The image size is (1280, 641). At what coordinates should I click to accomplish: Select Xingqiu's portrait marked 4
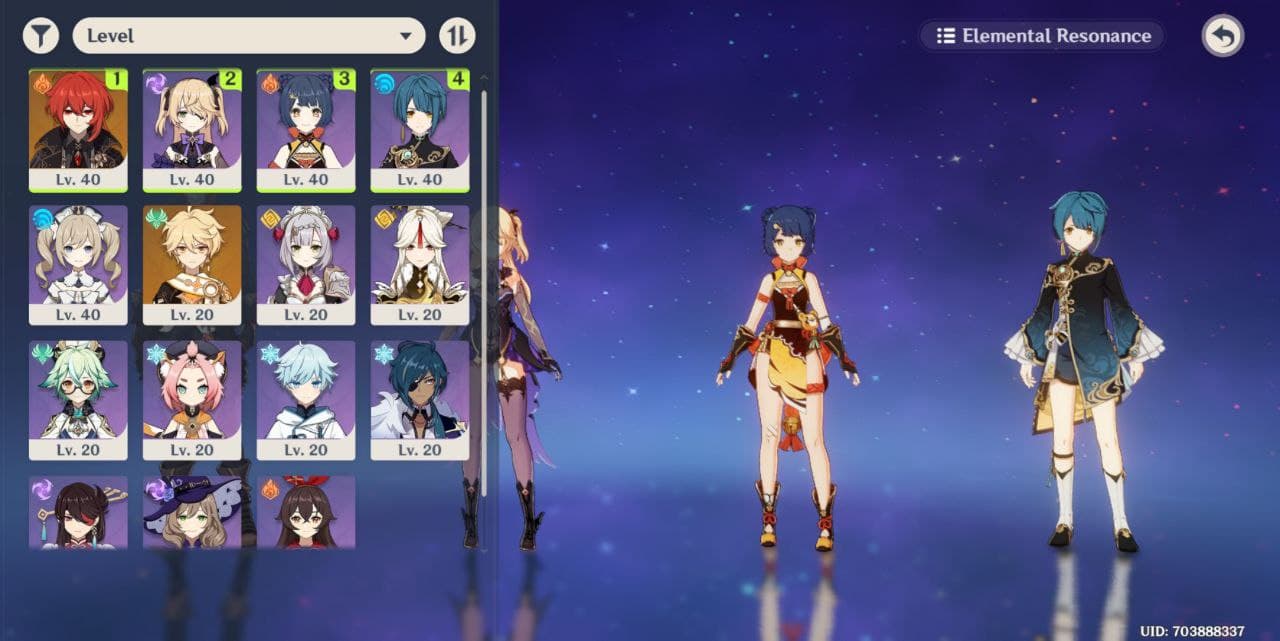click(x=420, y=130)
